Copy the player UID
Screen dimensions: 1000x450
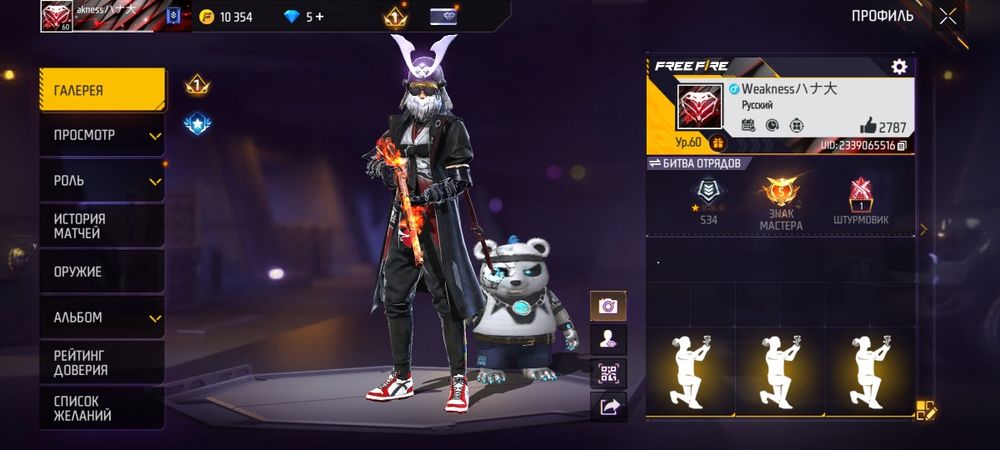[902, 146]
